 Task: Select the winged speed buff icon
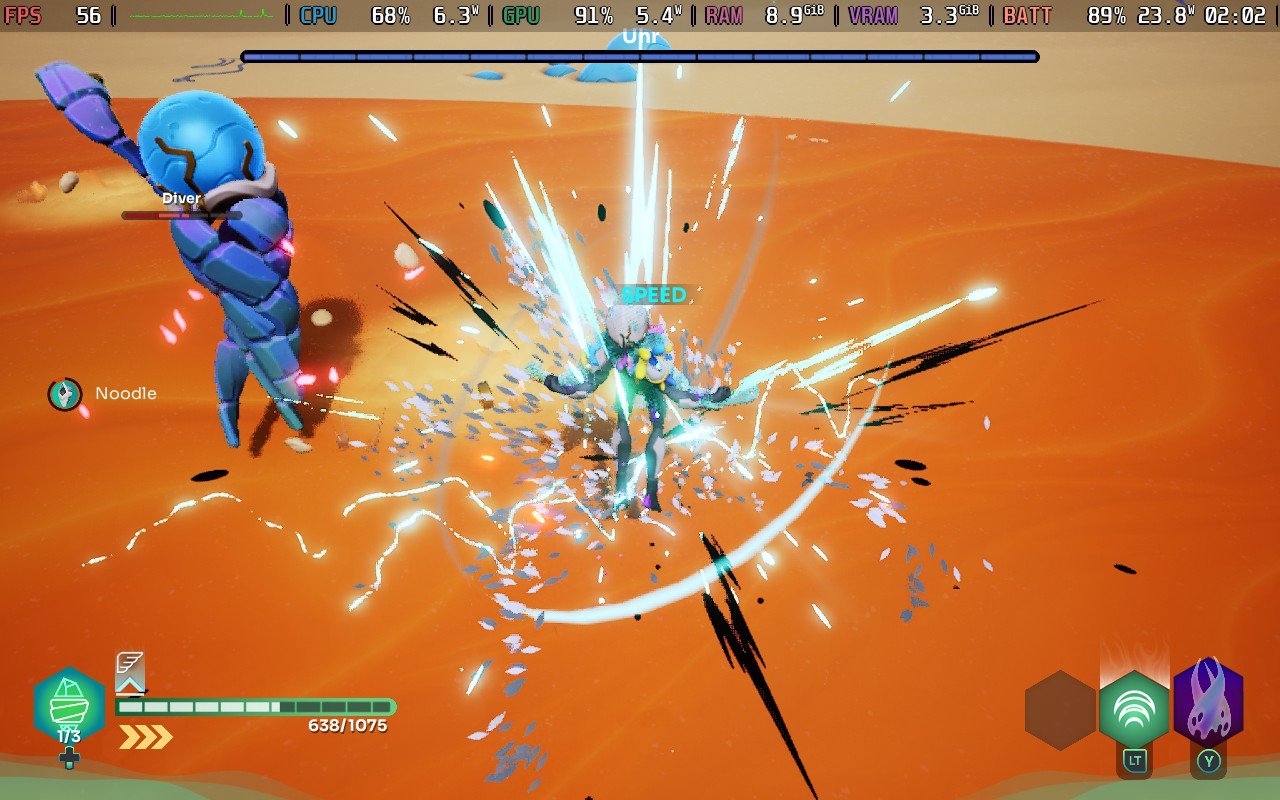(130, 671)
